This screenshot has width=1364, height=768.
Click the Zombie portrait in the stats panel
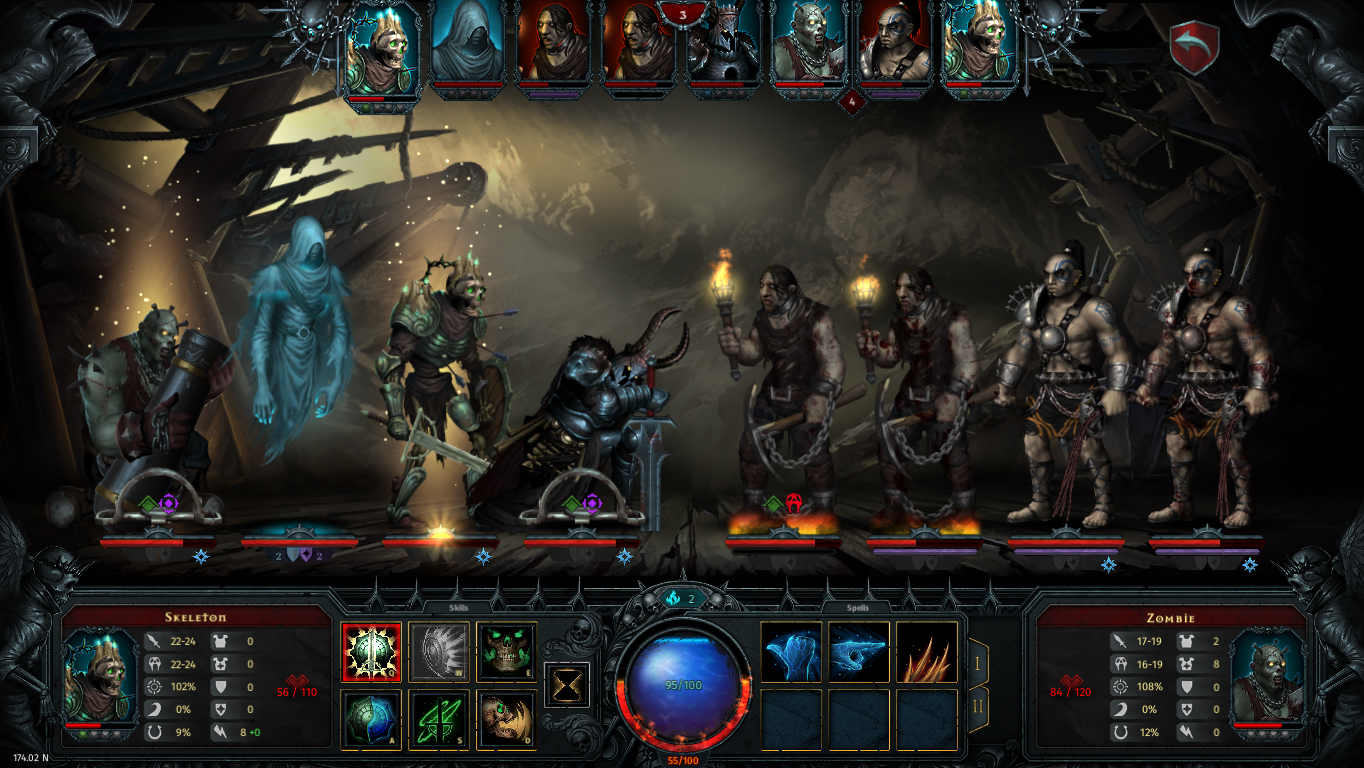click(1265, 677)
